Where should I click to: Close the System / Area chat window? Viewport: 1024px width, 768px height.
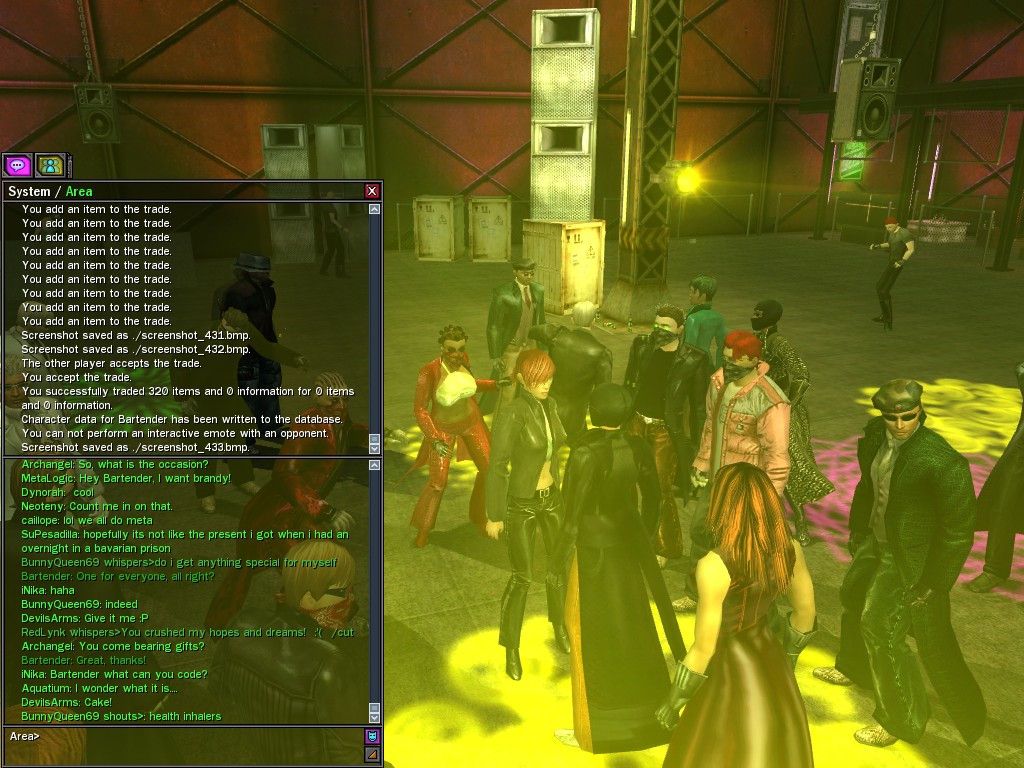click(372, 191)
